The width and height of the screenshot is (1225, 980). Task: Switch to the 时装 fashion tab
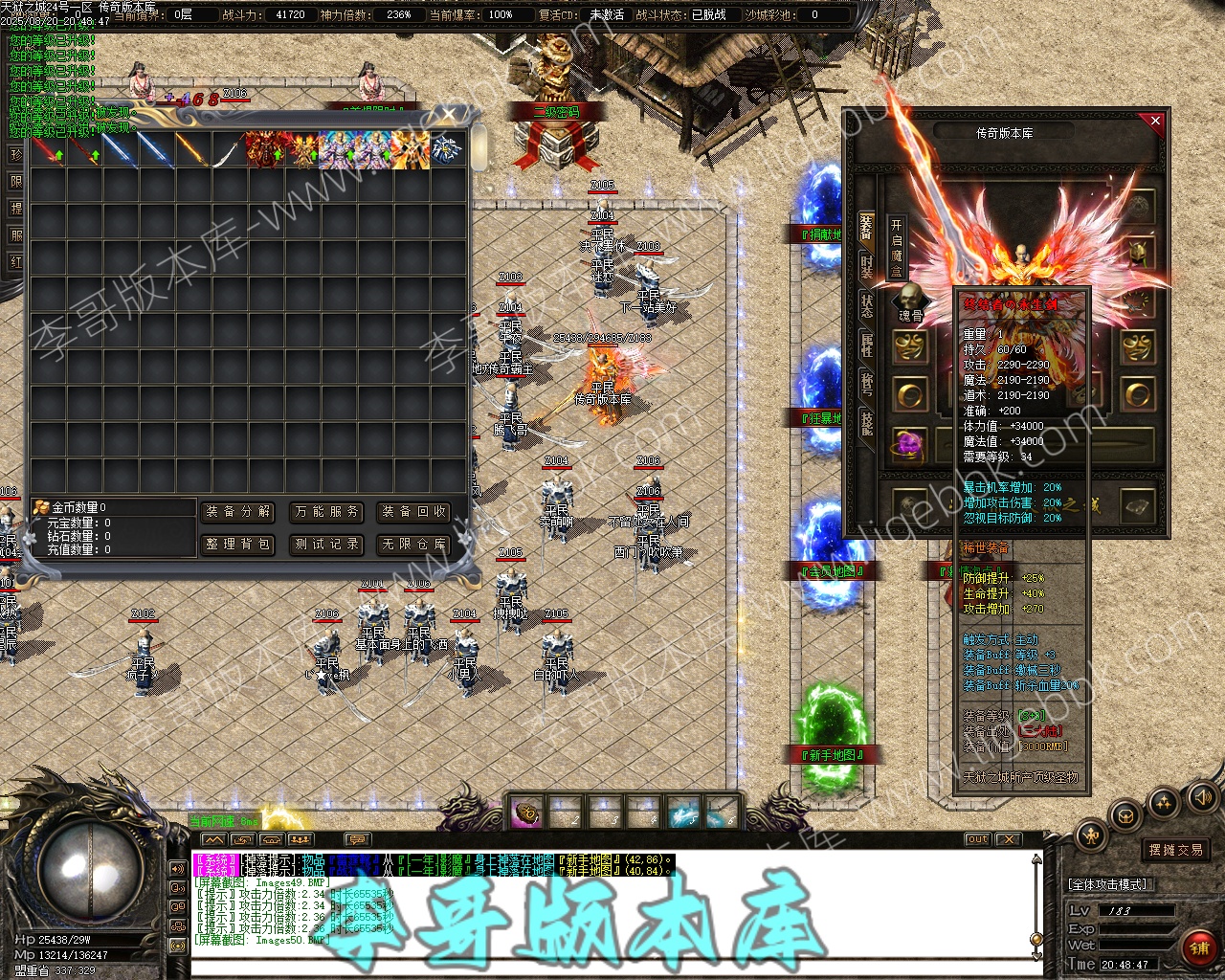pos(866,267)
